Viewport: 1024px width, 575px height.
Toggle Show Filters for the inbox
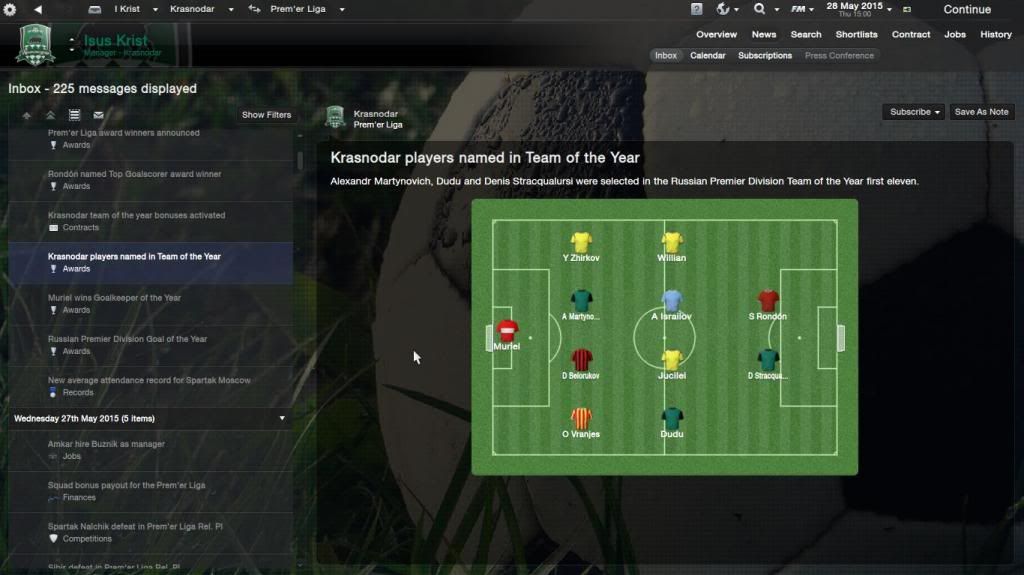266,115
